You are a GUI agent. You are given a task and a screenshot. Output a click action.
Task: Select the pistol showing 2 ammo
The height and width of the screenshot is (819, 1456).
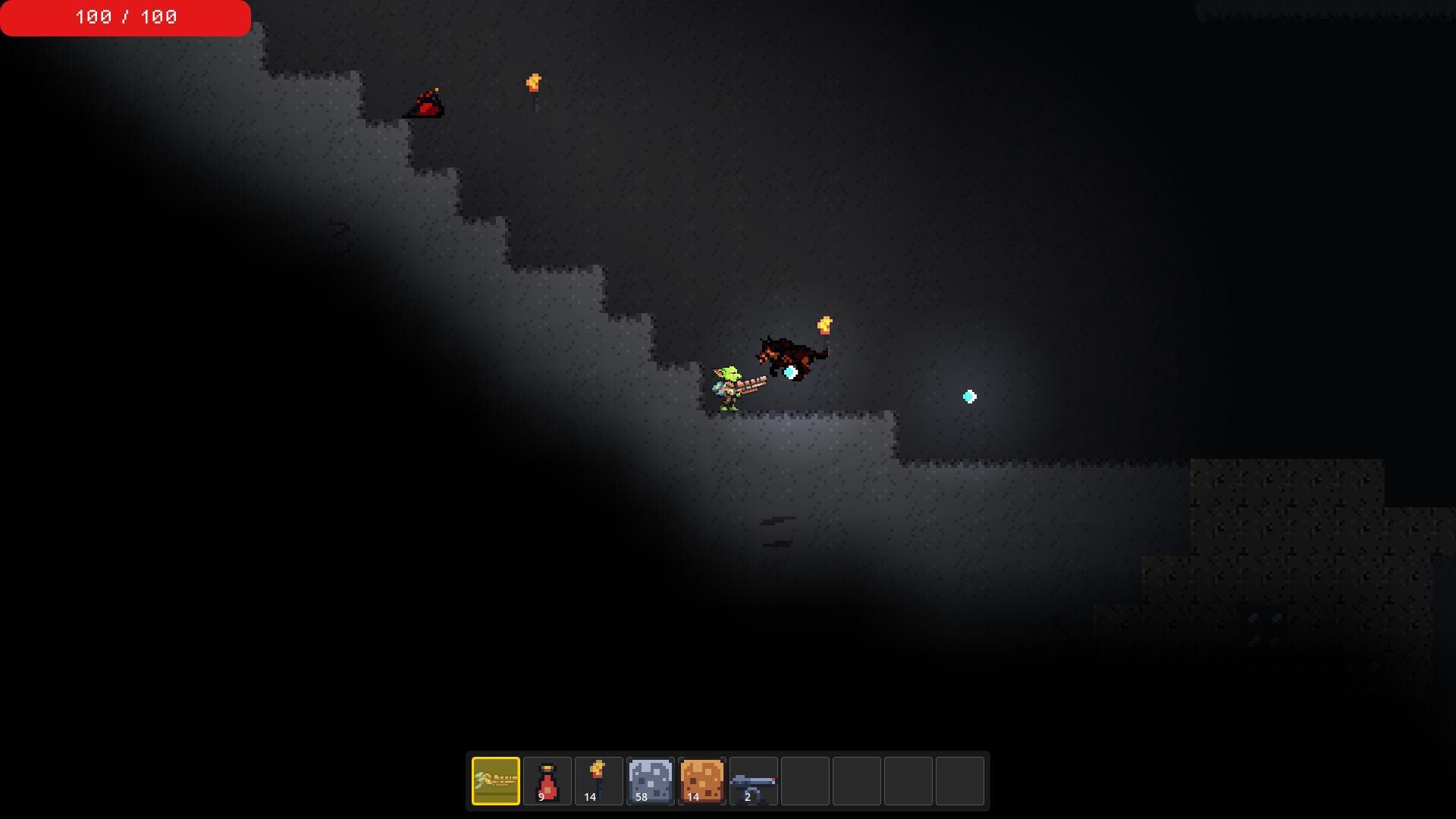click(x=752, y=781)
